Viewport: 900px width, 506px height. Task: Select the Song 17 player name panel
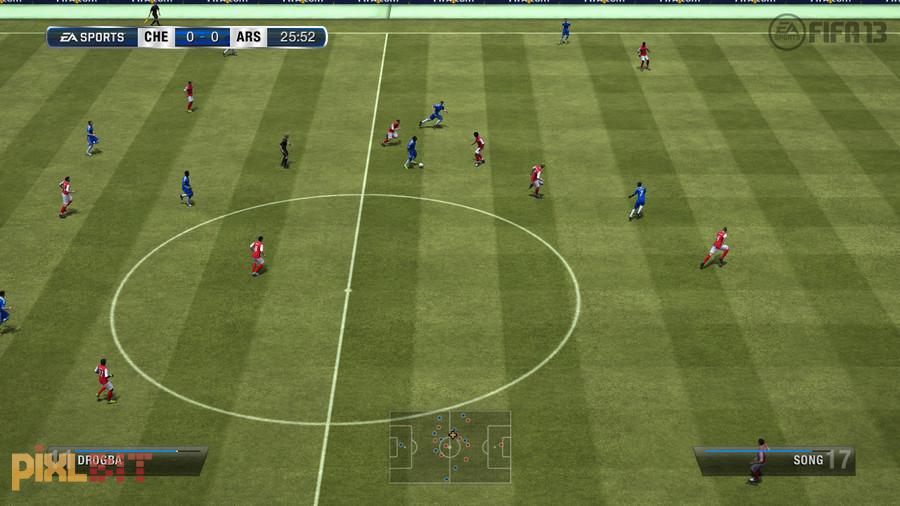point(775,460)
